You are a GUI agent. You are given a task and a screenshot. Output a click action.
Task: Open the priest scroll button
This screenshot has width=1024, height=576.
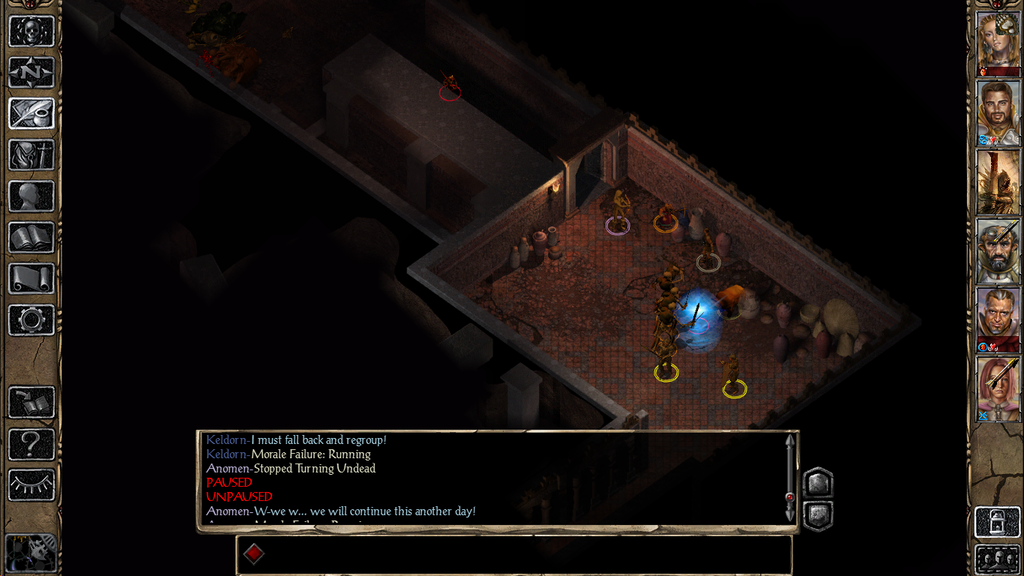(x=31, y=278)
